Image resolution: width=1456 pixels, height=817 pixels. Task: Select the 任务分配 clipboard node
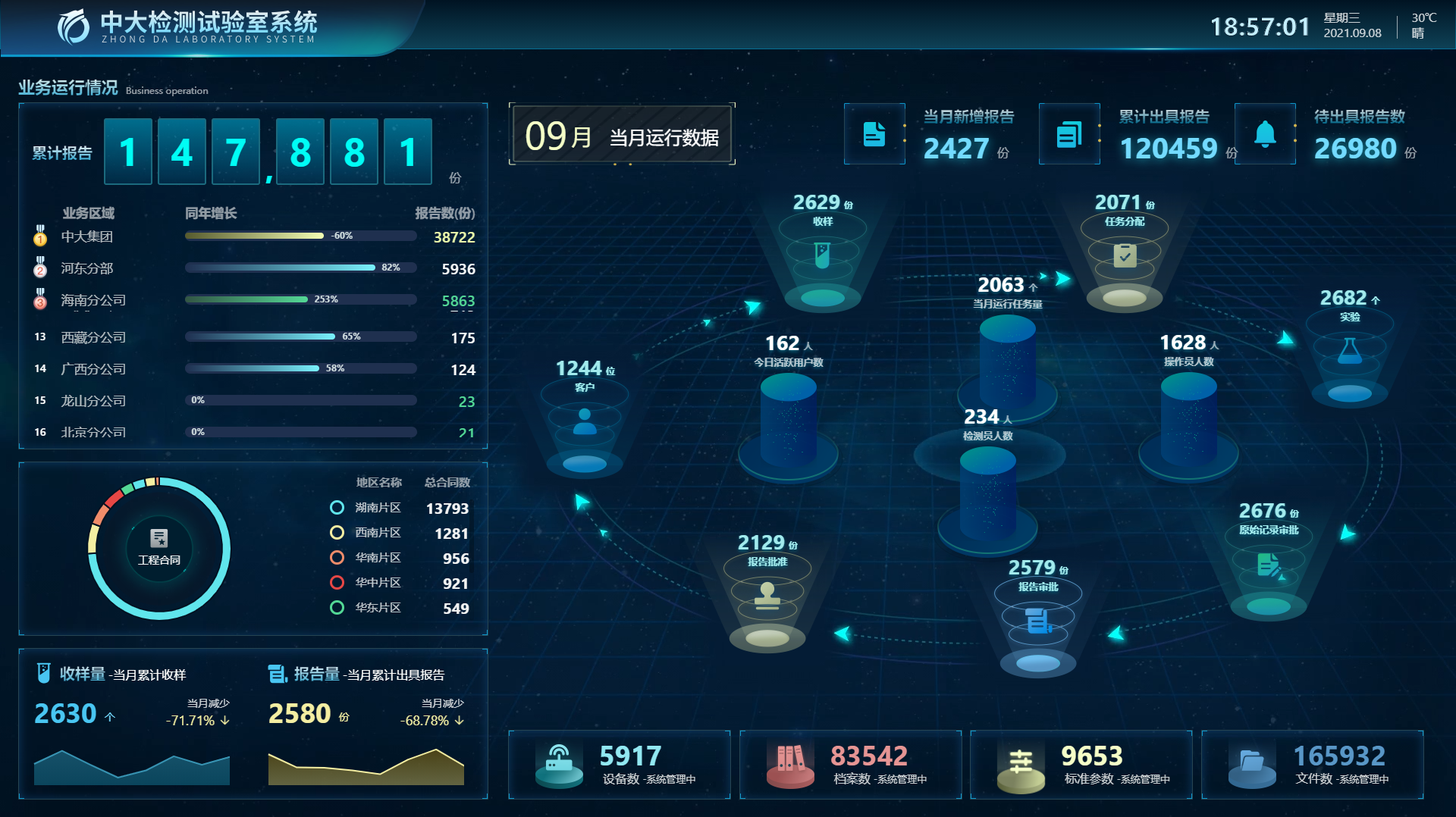(x=1125, y=255)
